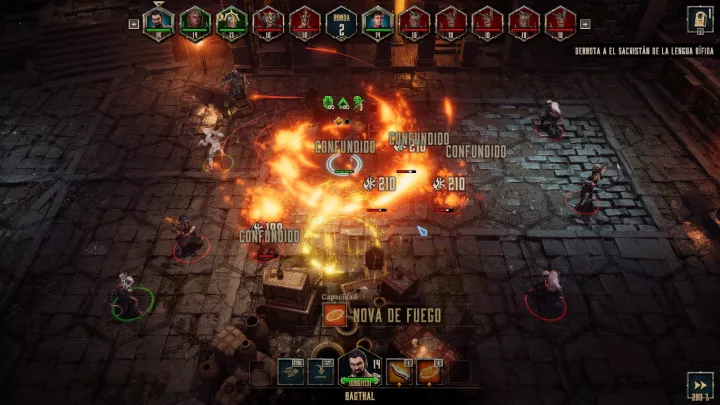This screenshot has height=405, width=720.
Task: Pick the ally portrait right of Ronda marker
Action: [377, 21]
